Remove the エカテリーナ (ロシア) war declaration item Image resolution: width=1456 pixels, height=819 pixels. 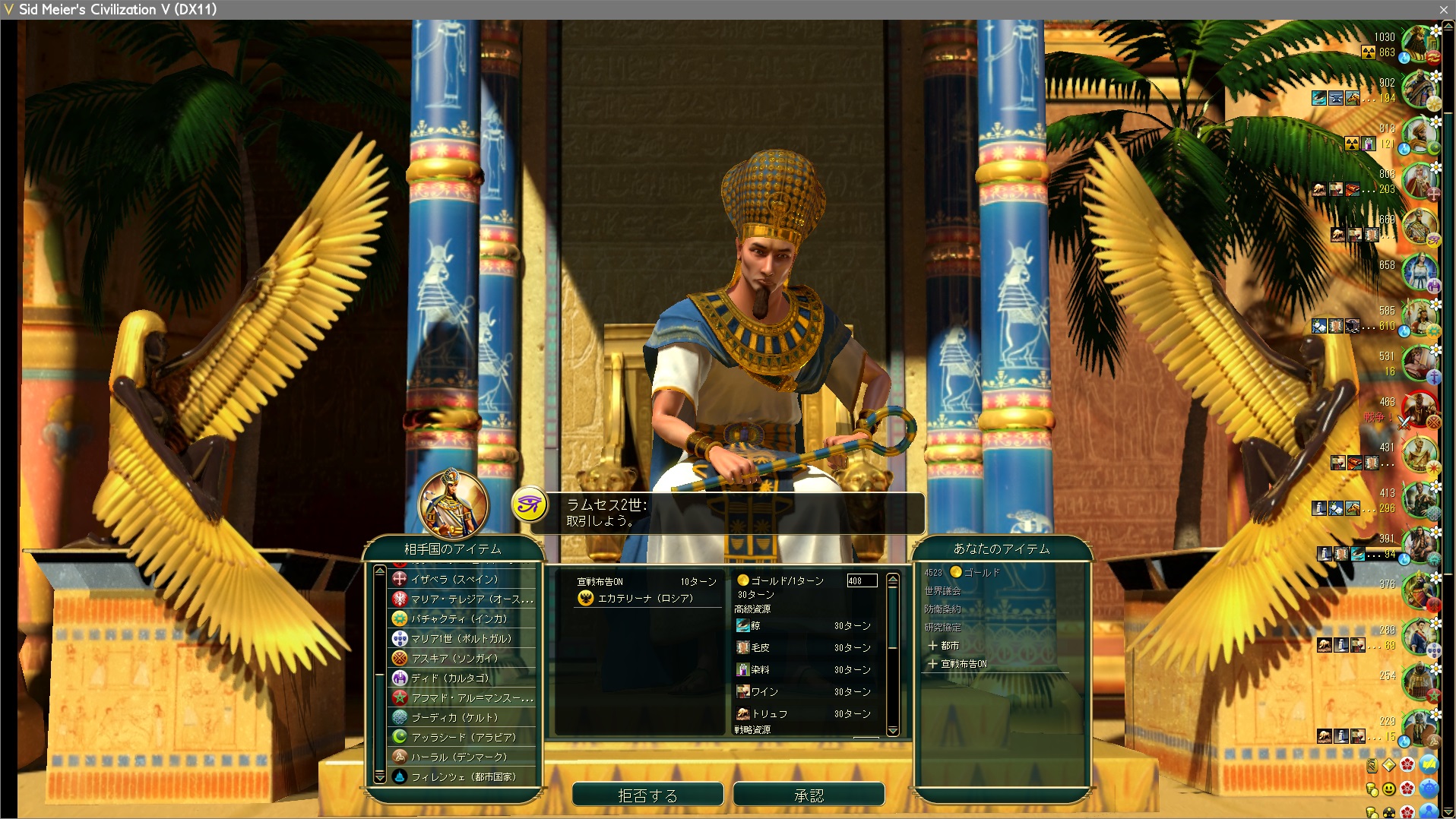click(644, 599)
